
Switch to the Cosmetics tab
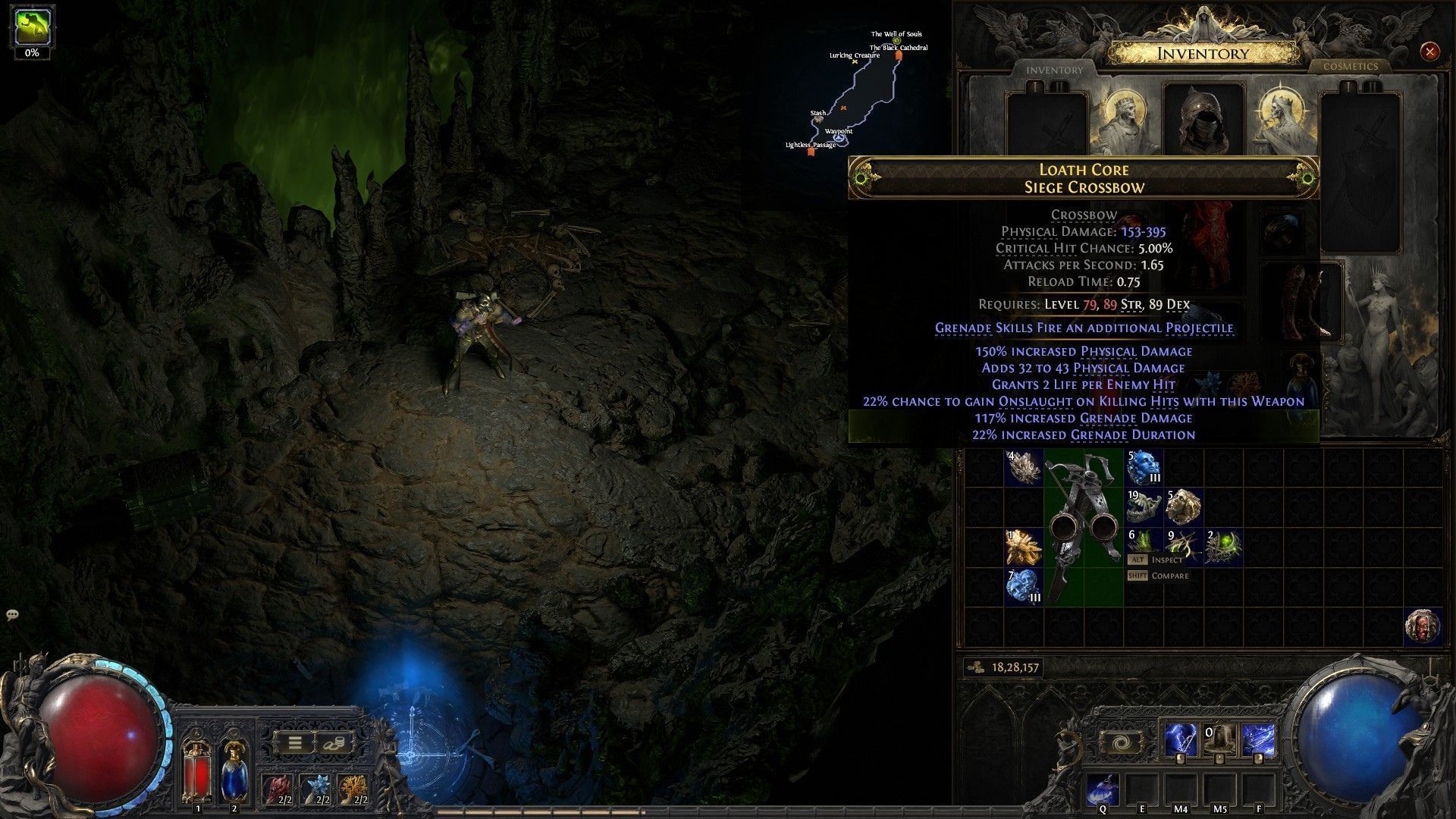click(1350, 67)
